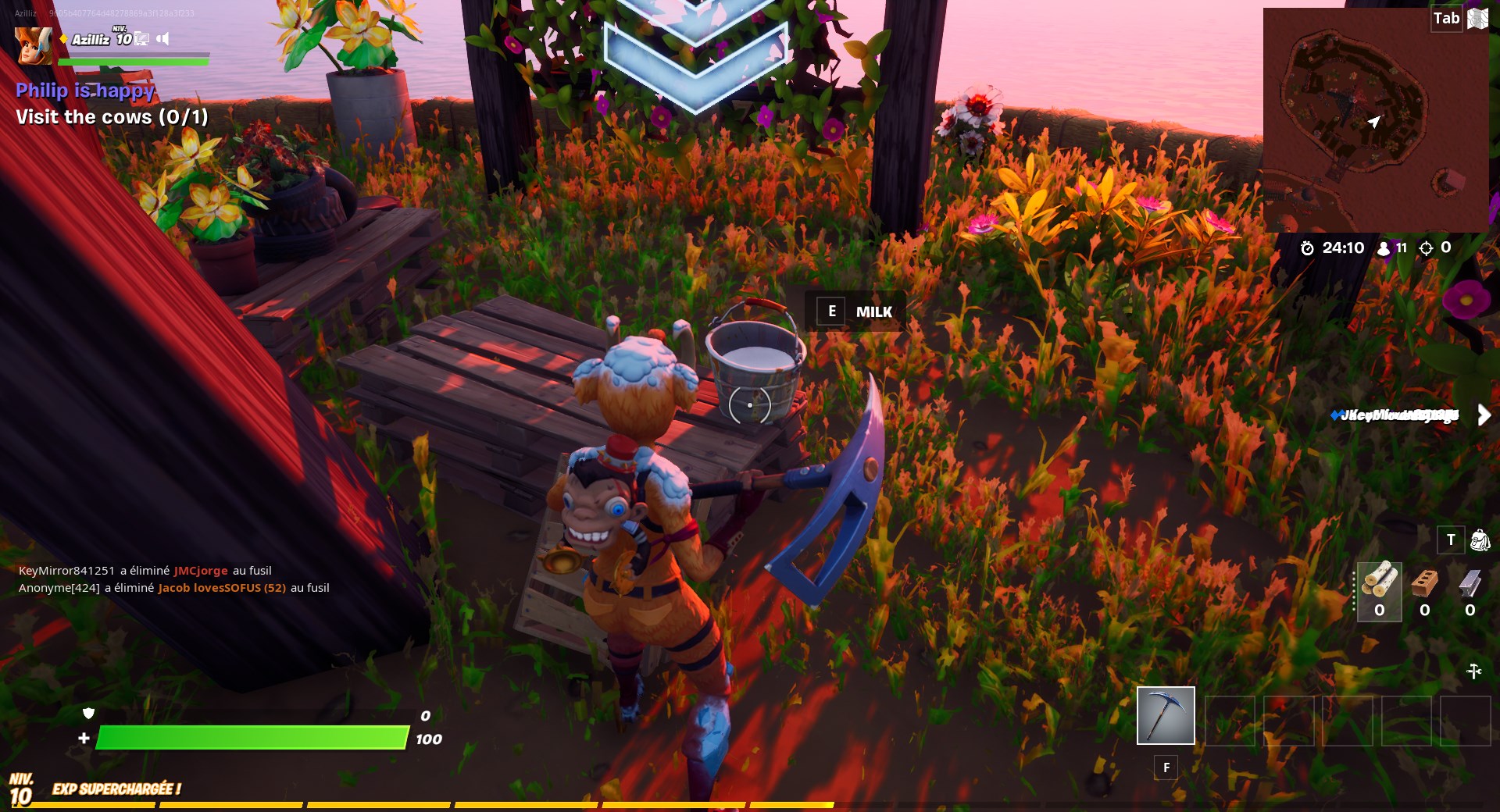Image resolution: width=1500 pixels, height=812 pixels.
Task: Click the eliminations crosshair icon
Action: [x=1425, y=248]
